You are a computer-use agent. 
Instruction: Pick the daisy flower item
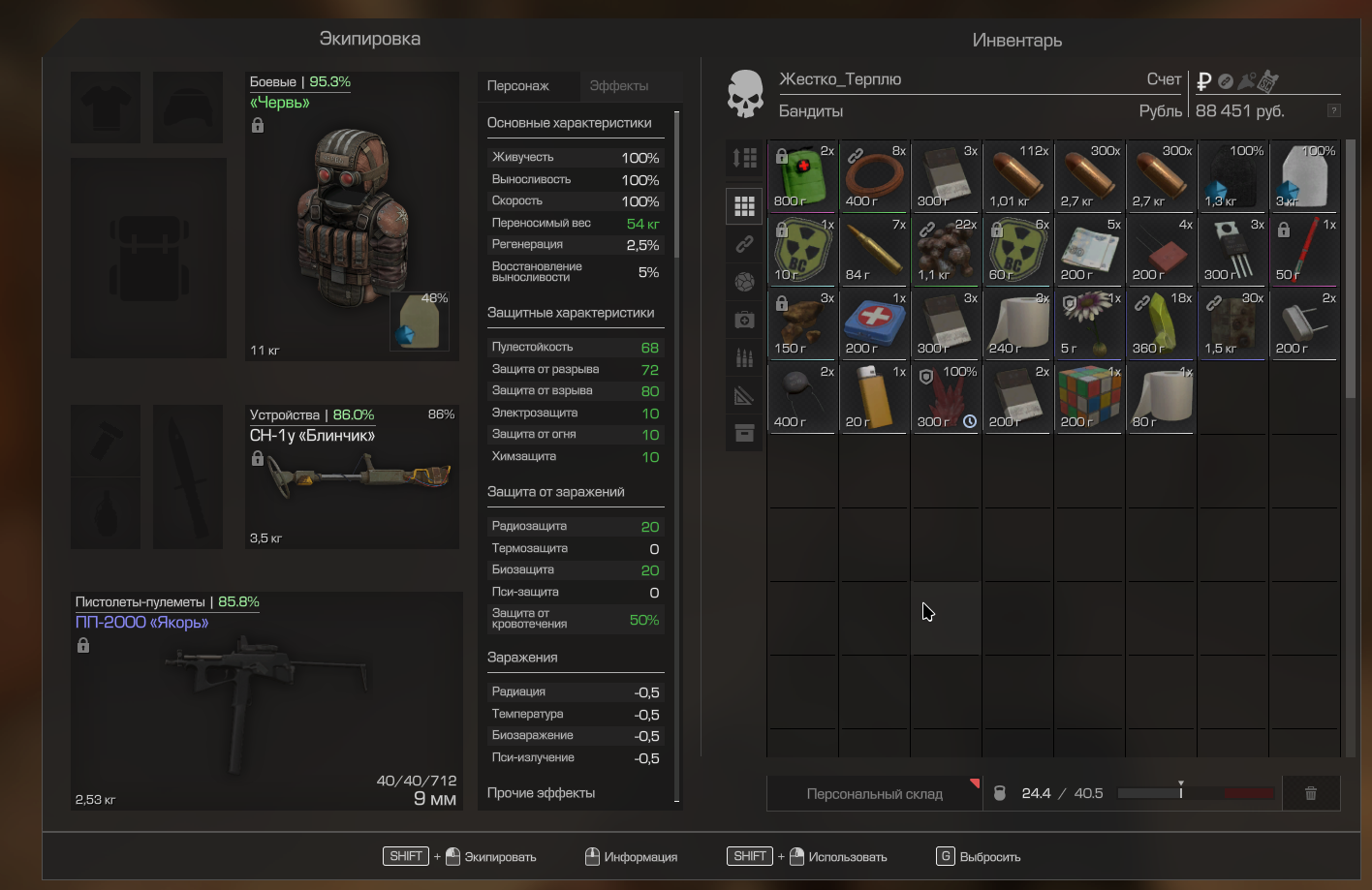pyautogui.click(x=1089, y=323)
